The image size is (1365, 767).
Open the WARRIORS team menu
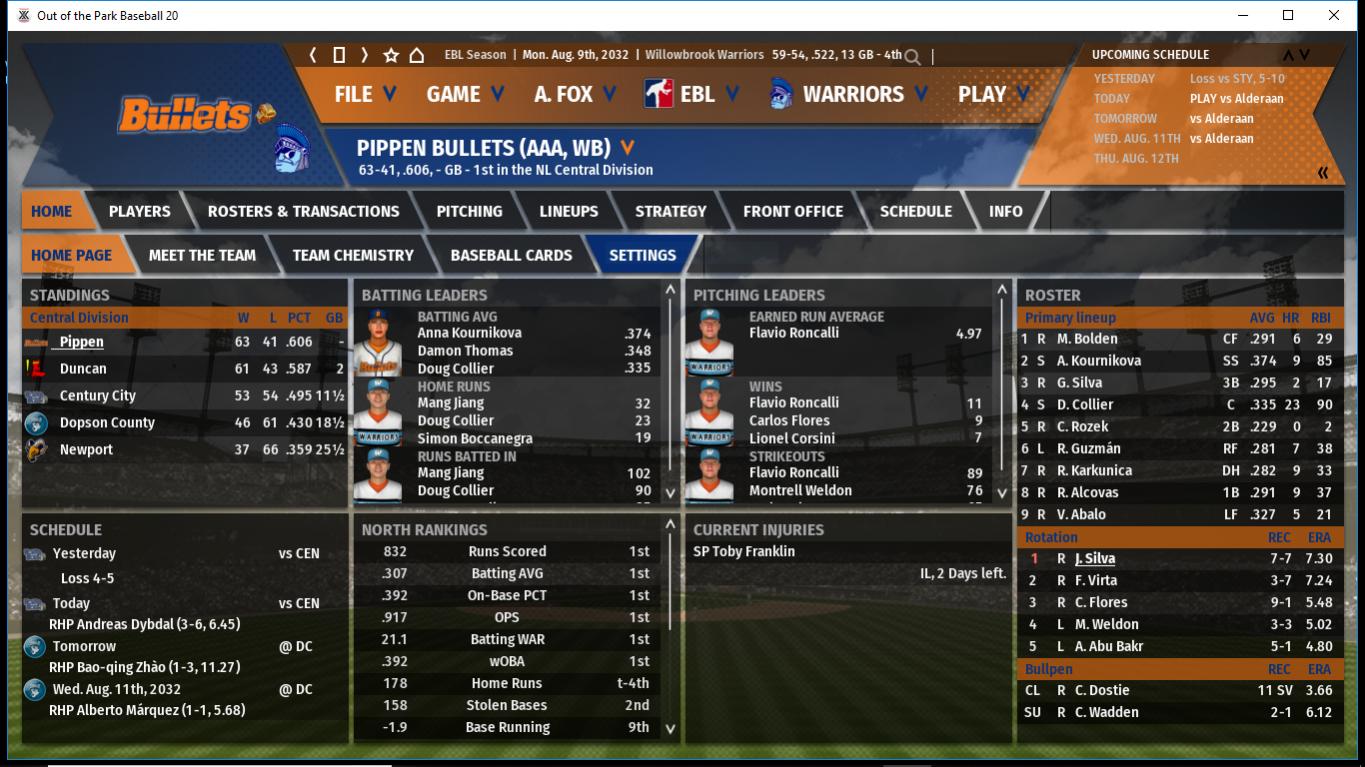coord(850,94)
